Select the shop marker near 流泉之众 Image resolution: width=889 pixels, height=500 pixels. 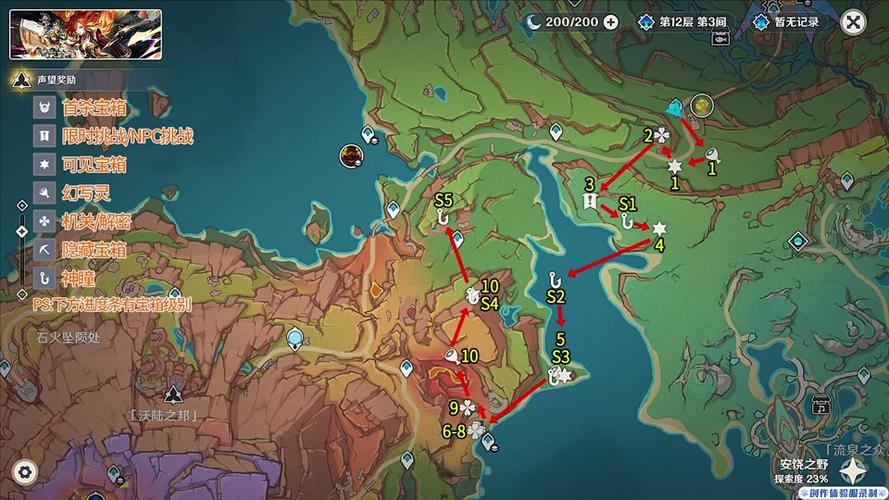coord(821,405)
